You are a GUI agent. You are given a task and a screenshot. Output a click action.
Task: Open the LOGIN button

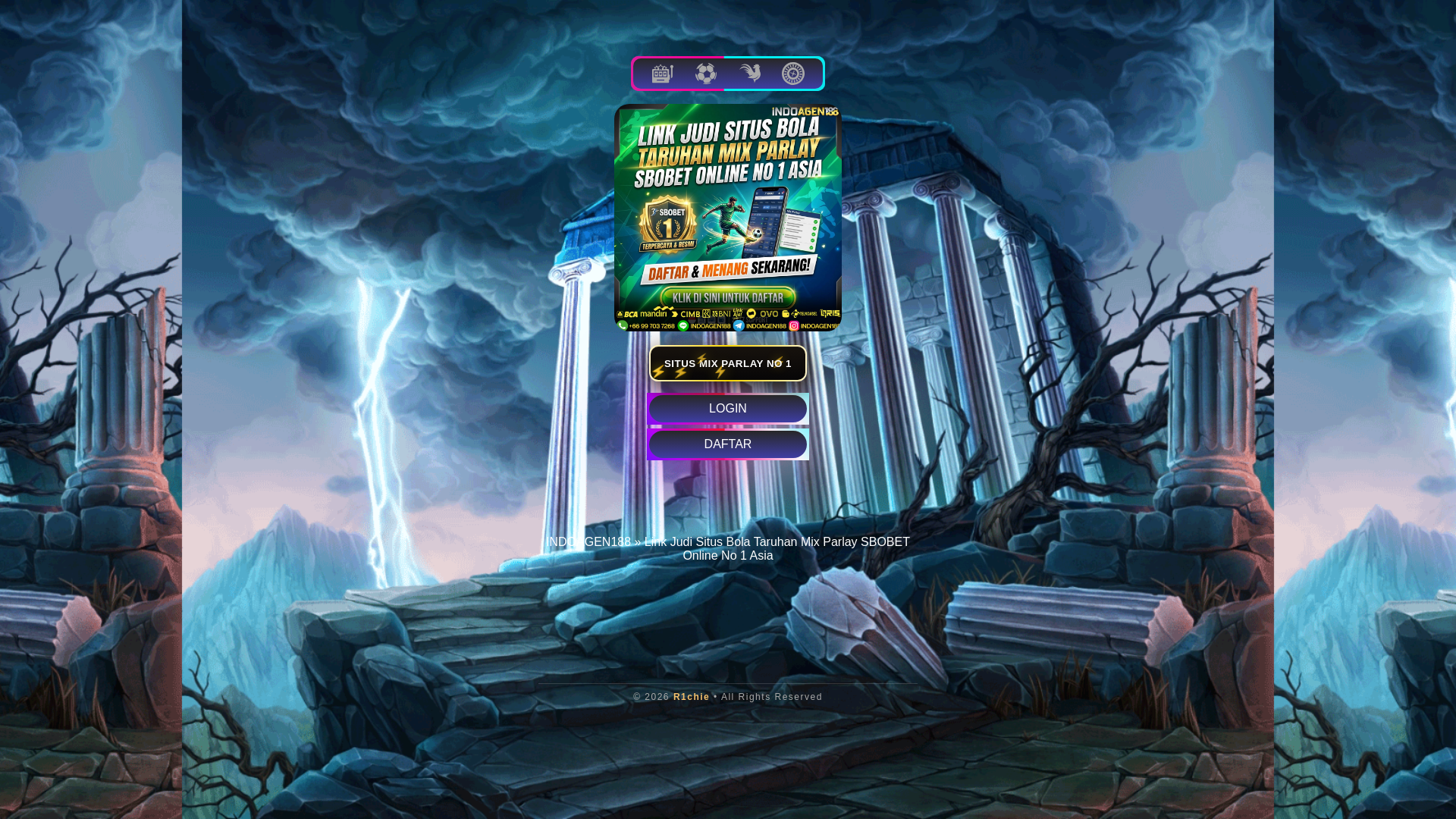coord(728,409)
